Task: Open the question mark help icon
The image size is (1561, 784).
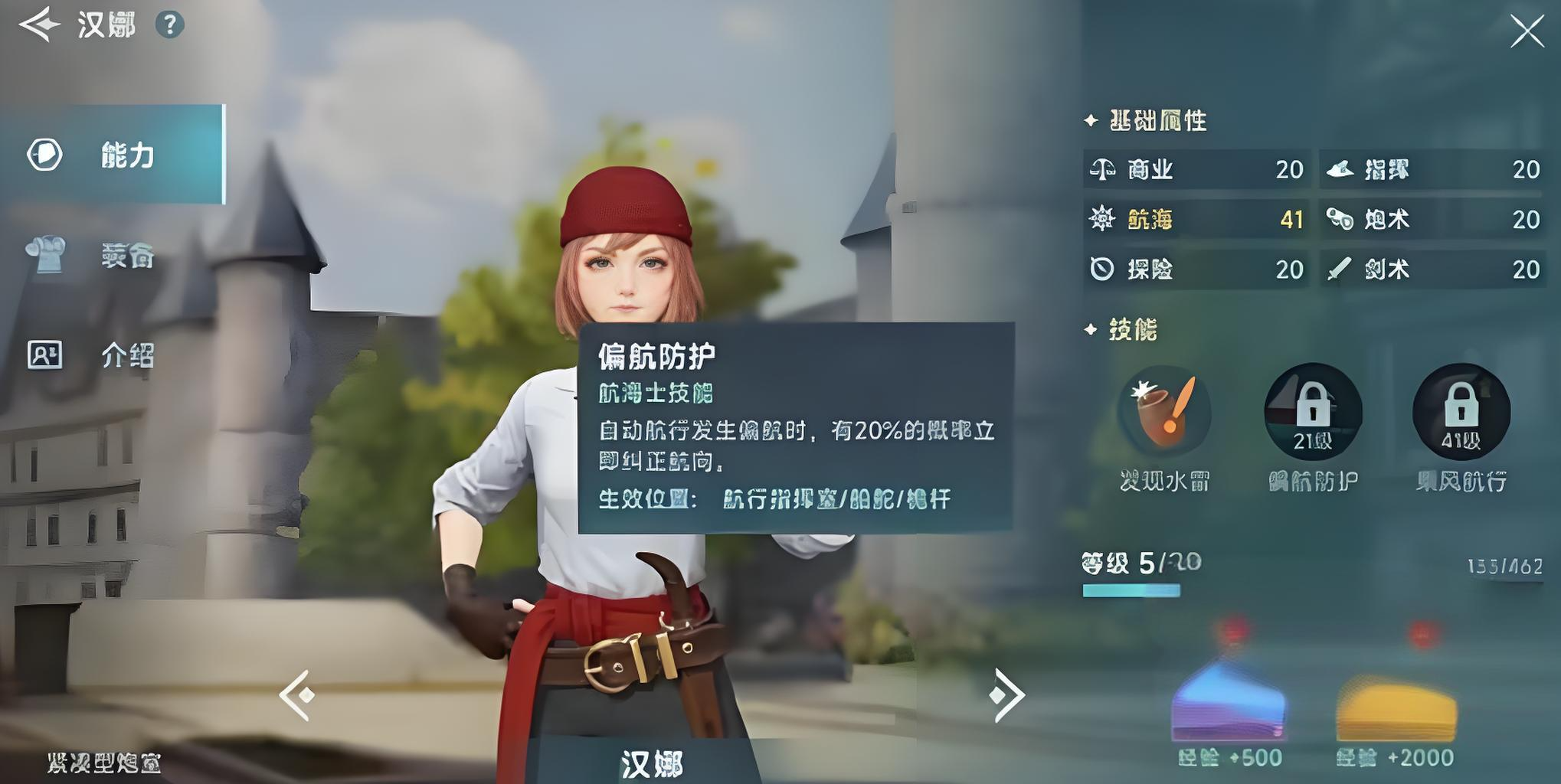Action: 169,25
